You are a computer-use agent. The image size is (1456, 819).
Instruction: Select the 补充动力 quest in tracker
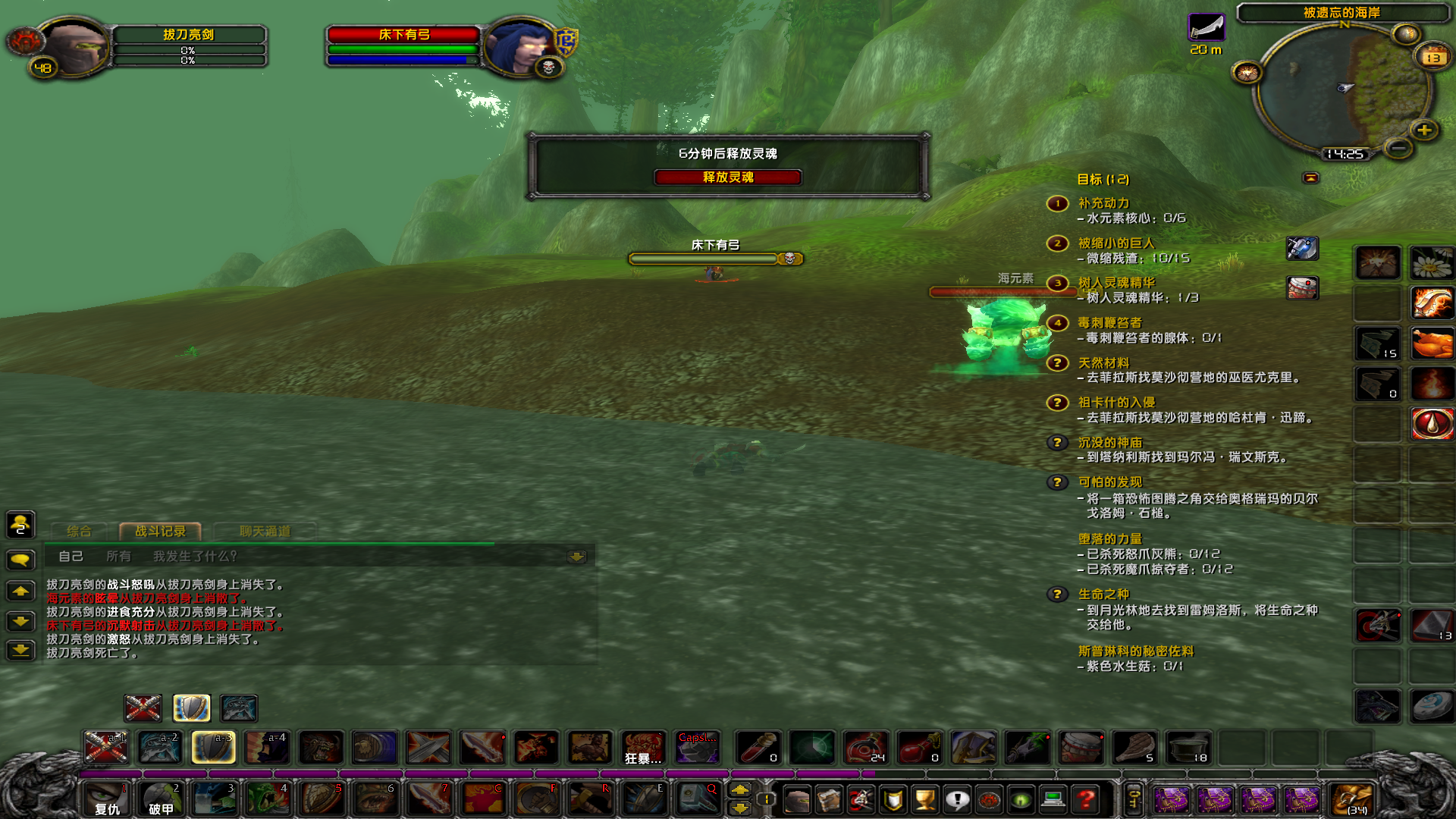(1103, 203)
